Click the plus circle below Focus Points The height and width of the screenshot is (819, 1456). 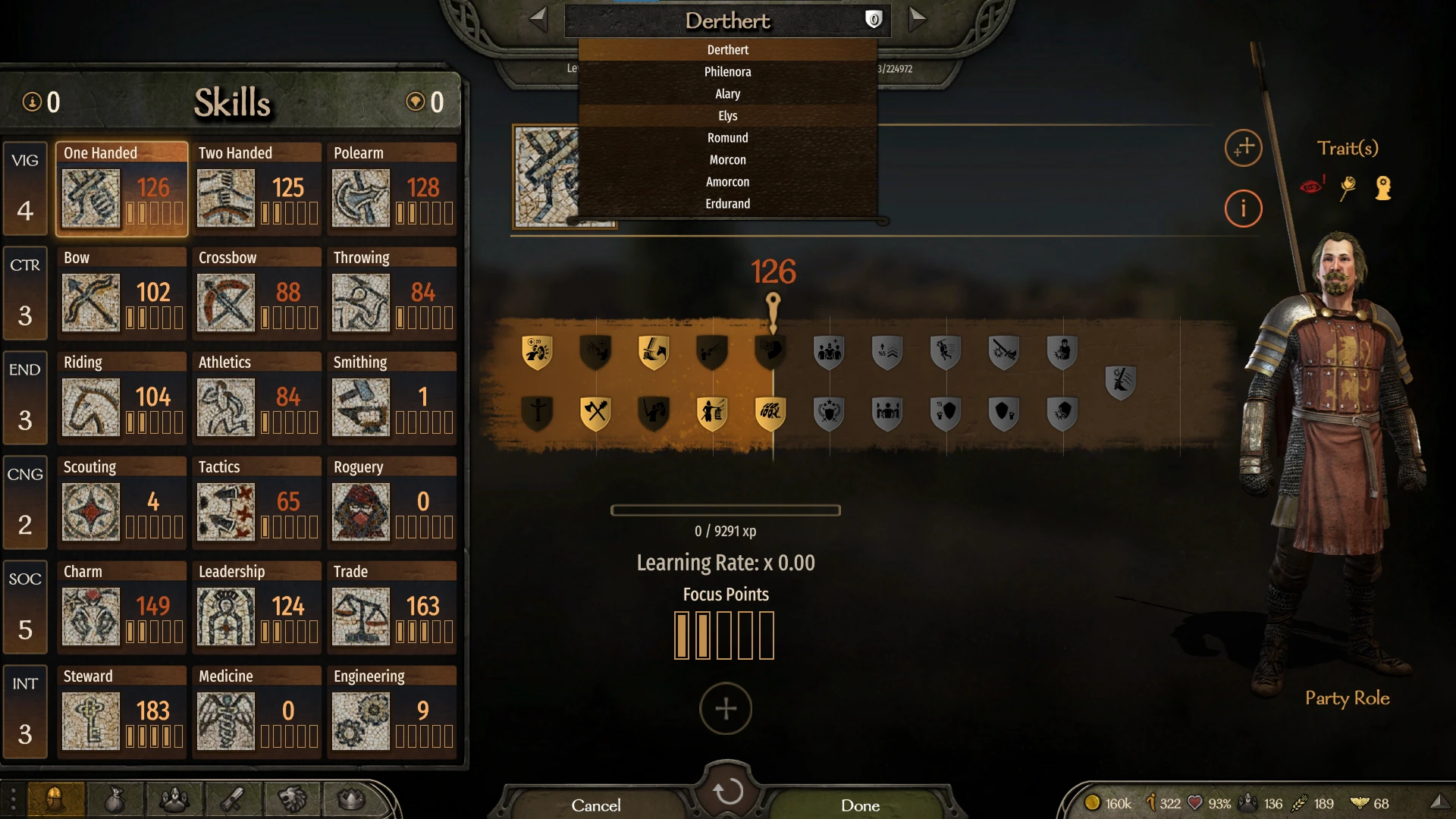[725, 708]
